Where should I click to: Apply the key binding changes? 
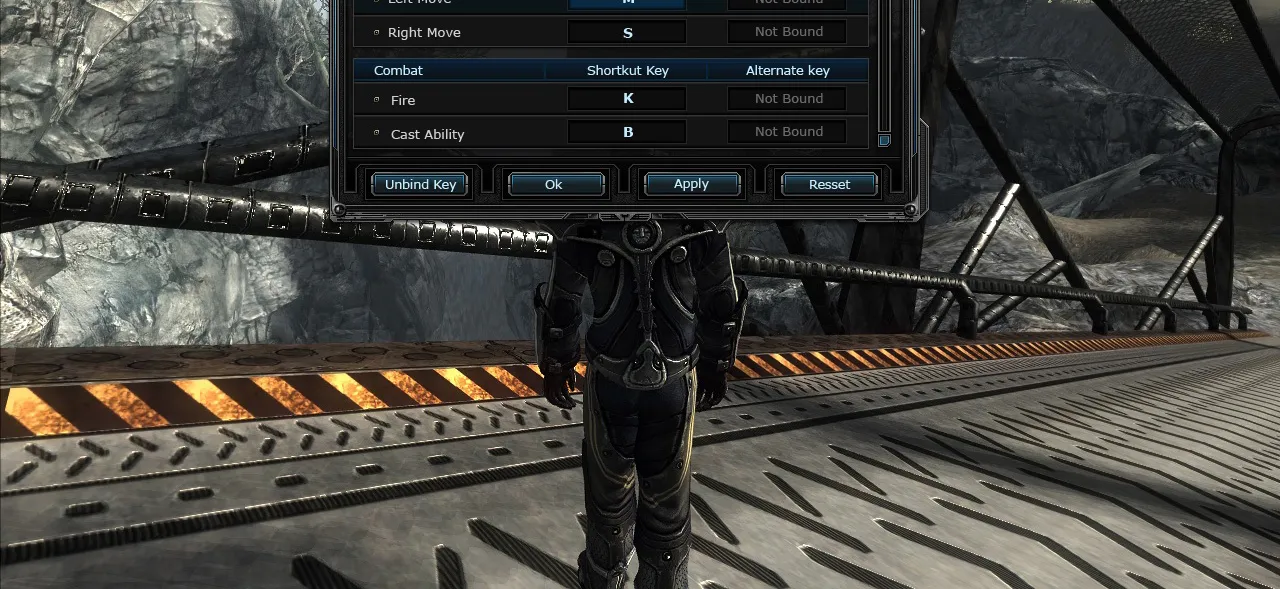(x=692, y=184)
